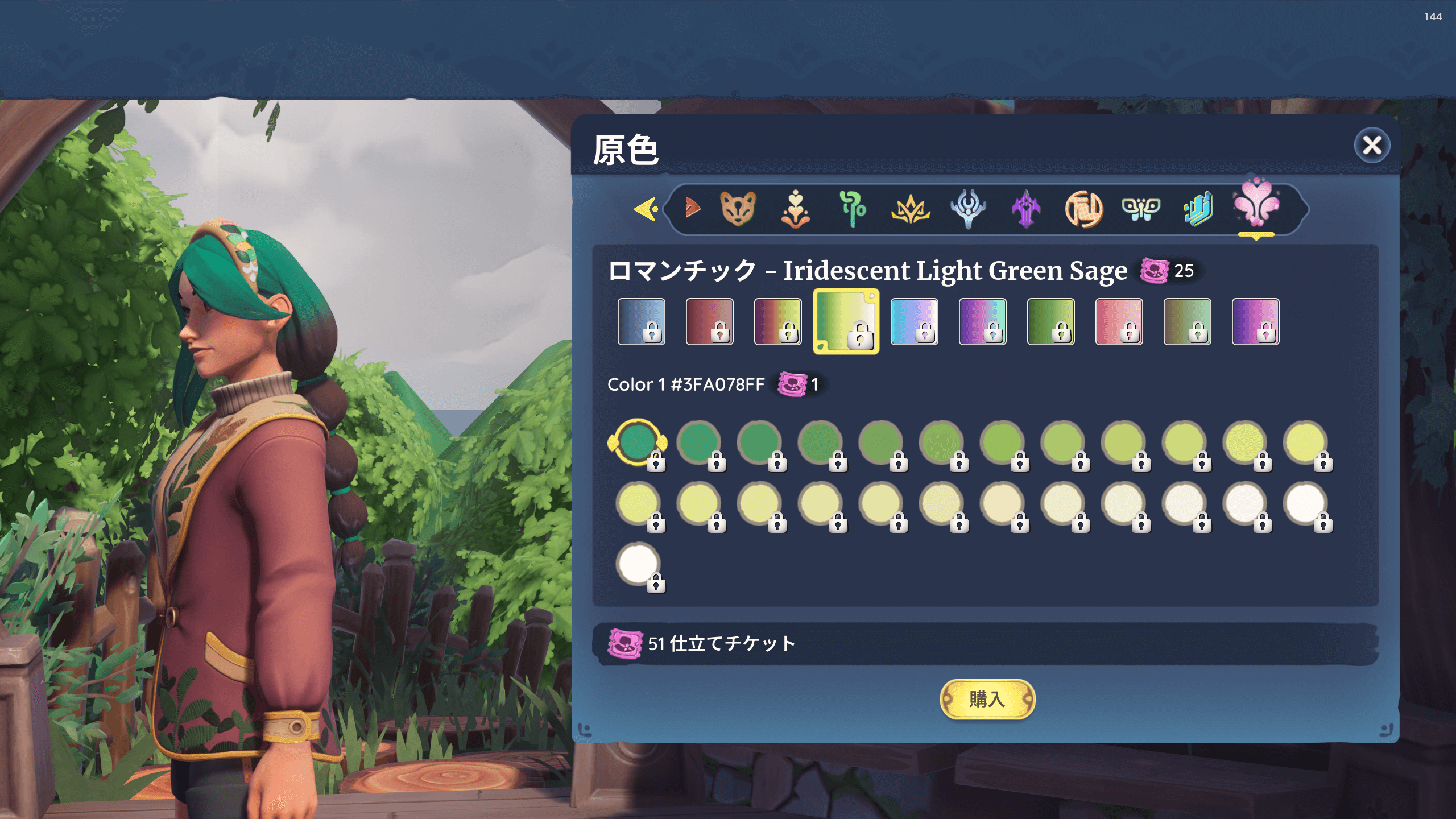The image size is (1456, 819).
Task: Select the dark red gradient palette
Action: pyautogui.click(x=709, y=321)
